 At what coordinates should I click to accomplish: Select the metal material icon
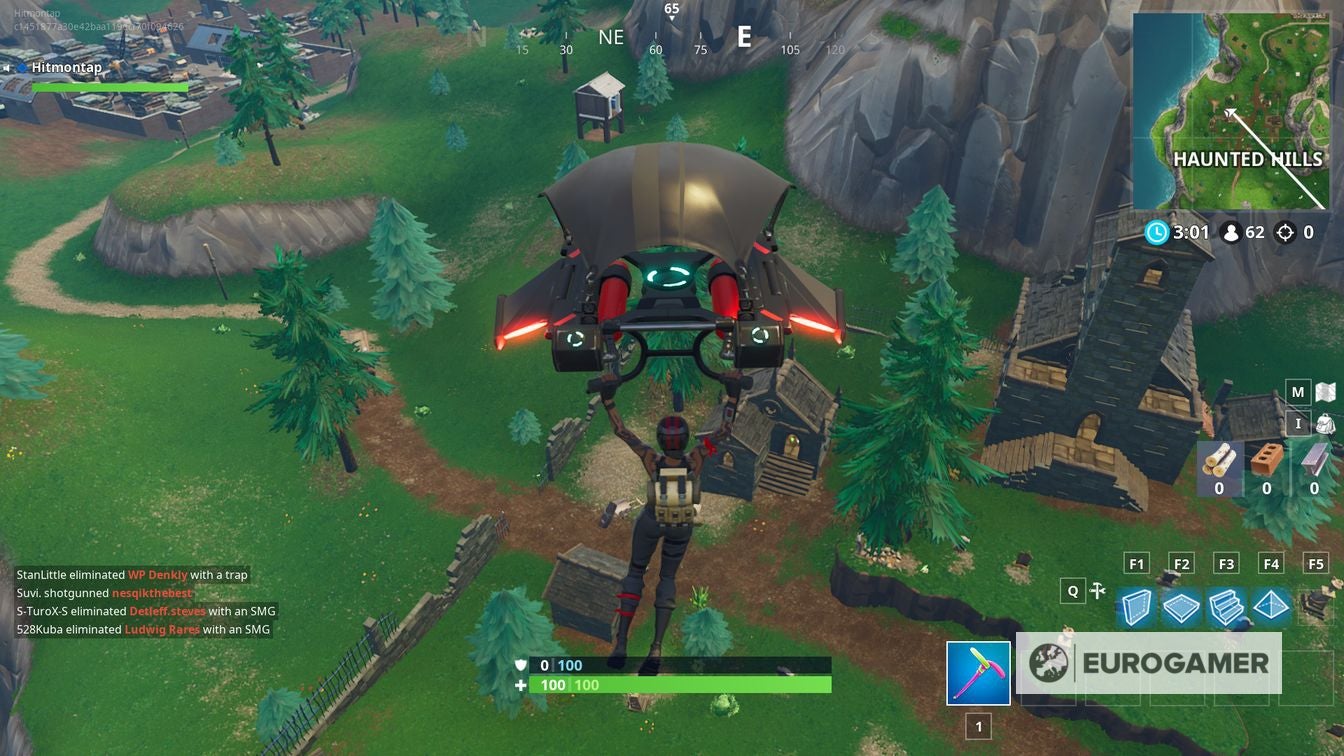[1313, 462]
